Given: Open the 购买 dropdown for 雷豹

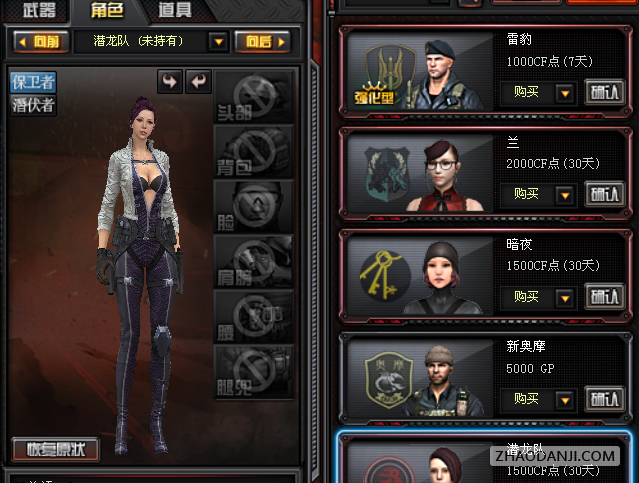Looking at the screenshot, I should point(564,93).
